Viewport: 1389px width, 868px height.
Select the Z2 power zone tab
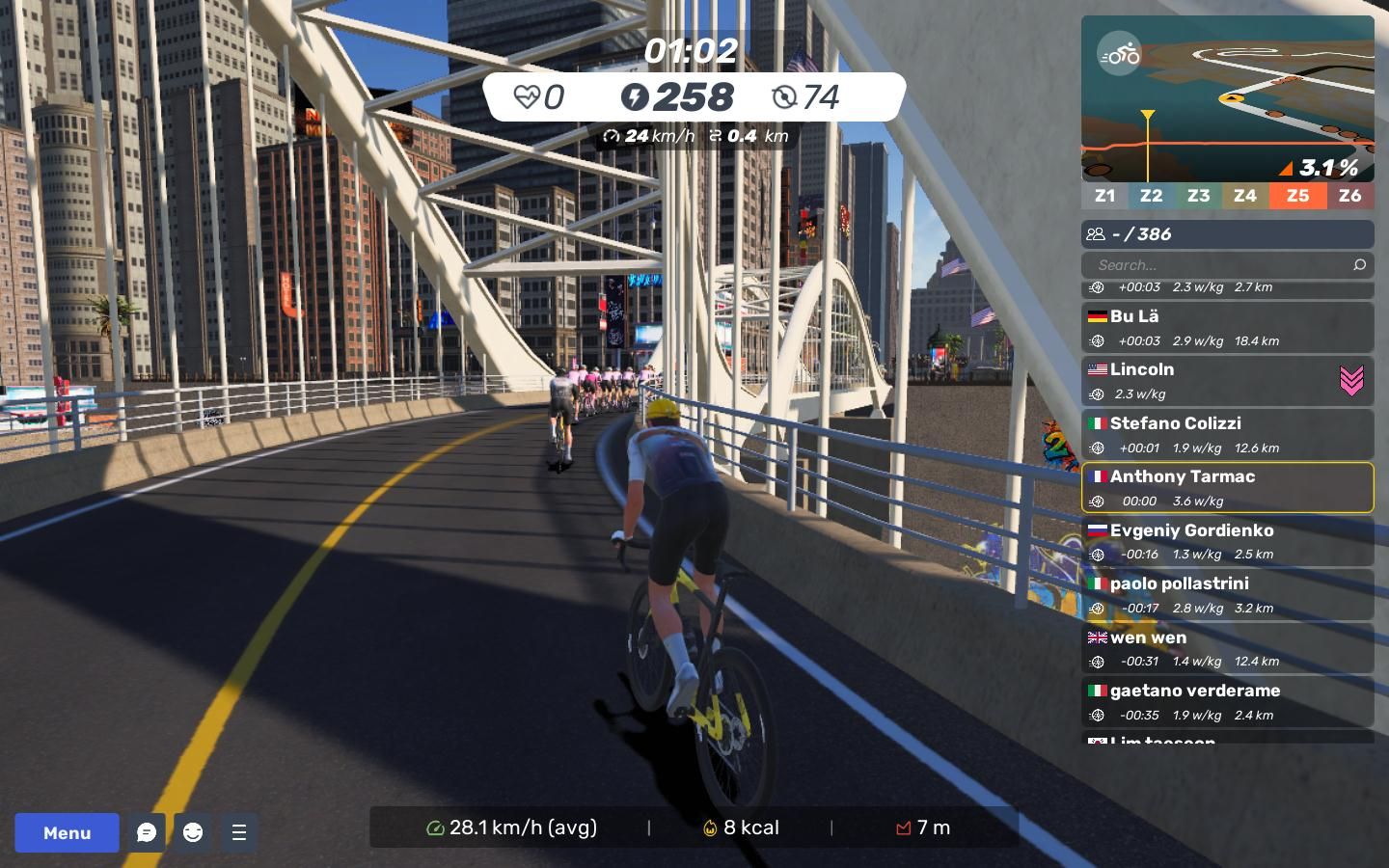coord(1151,196)
